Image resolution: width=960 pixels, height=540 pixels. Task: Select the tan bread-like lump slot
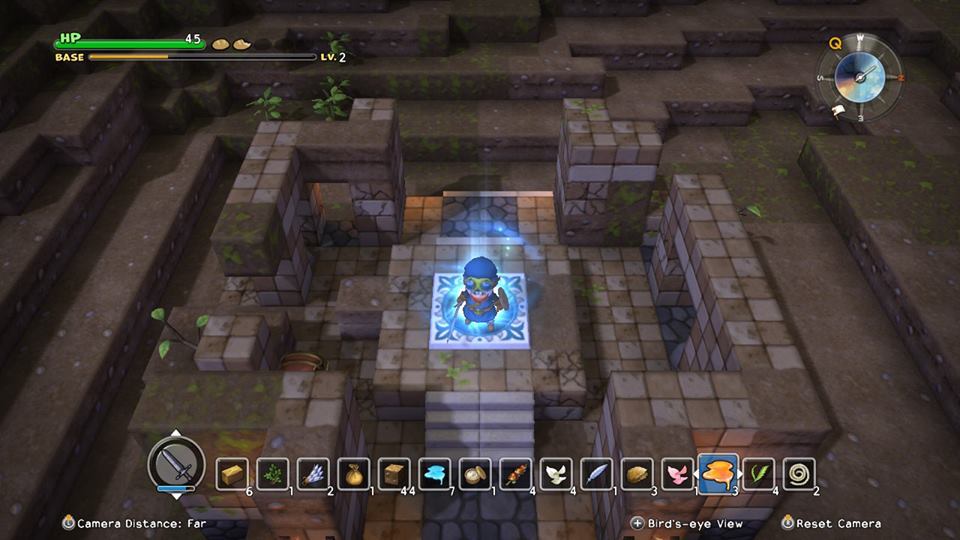[637, 474]
